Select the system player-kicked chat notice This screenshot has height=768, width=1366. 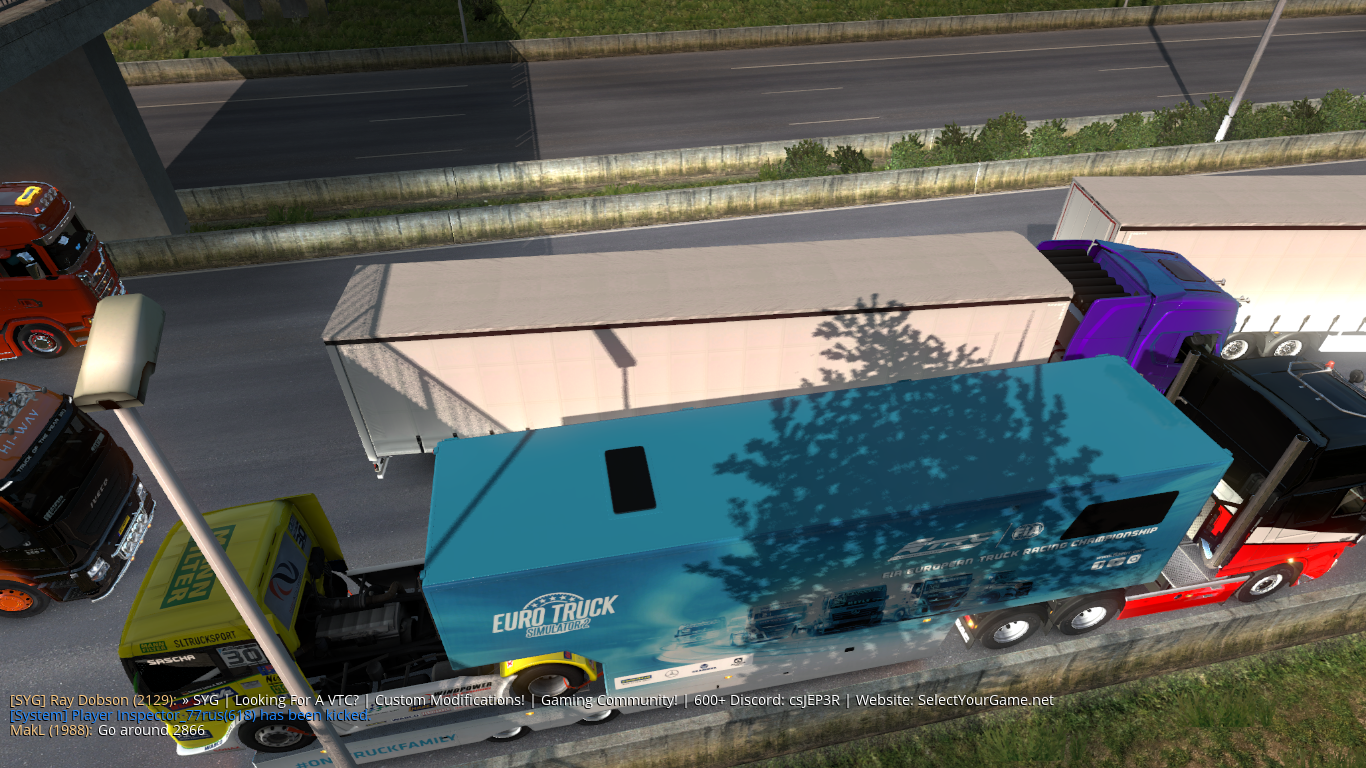pos(190,715)
